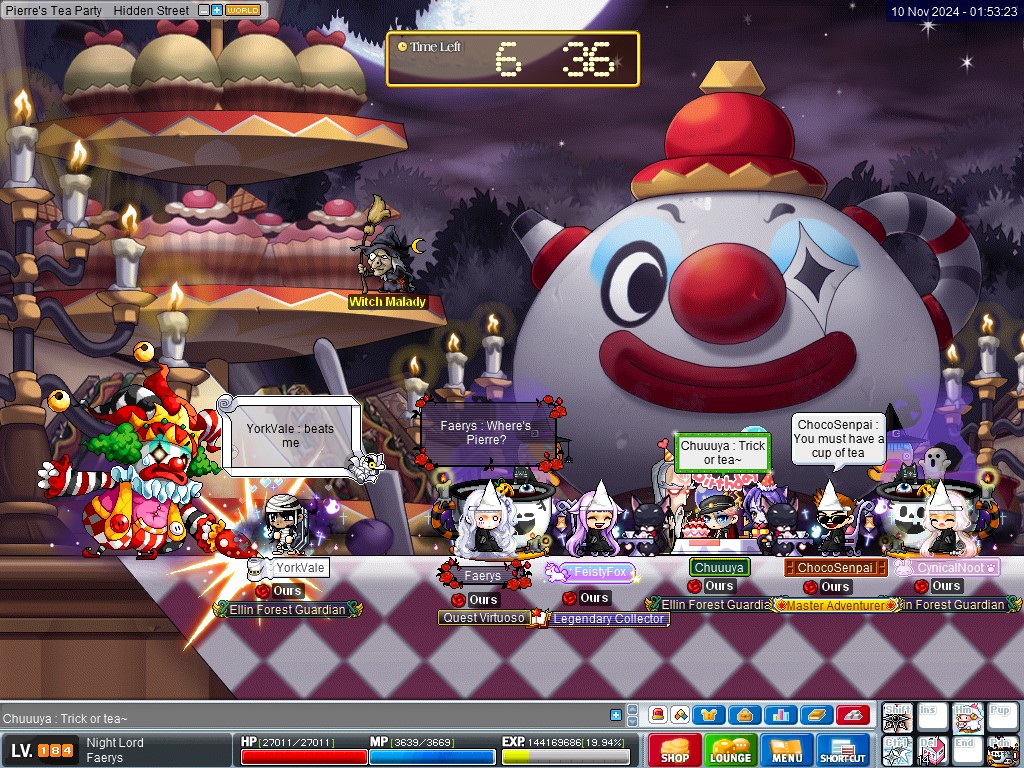The image size is (1024, 768).
Task: Open the Shortcut button
Action: (843, 750)
